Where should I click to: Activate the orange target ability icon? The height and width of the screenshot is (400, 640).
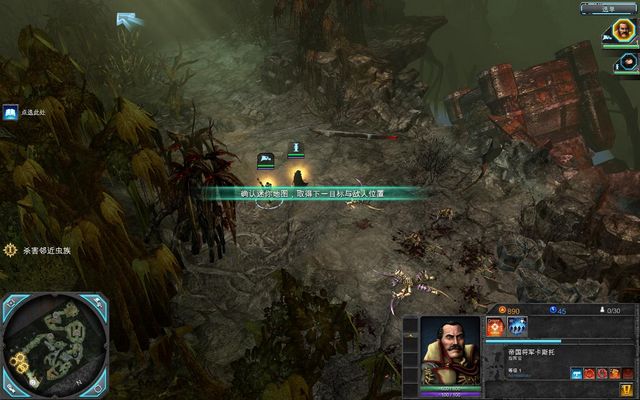point(495,327)
